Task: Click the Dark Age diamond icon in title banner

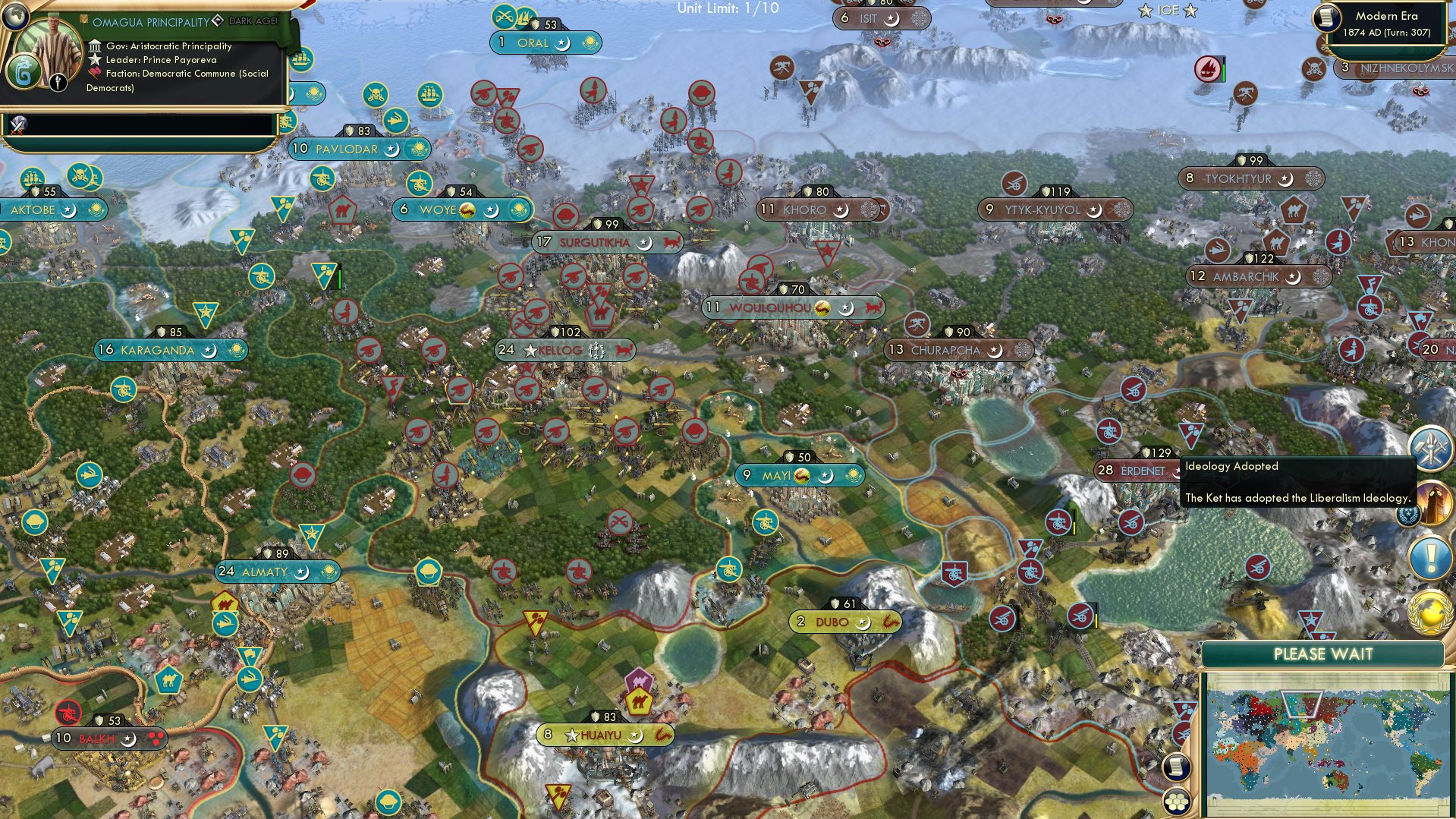Action: 218,20
